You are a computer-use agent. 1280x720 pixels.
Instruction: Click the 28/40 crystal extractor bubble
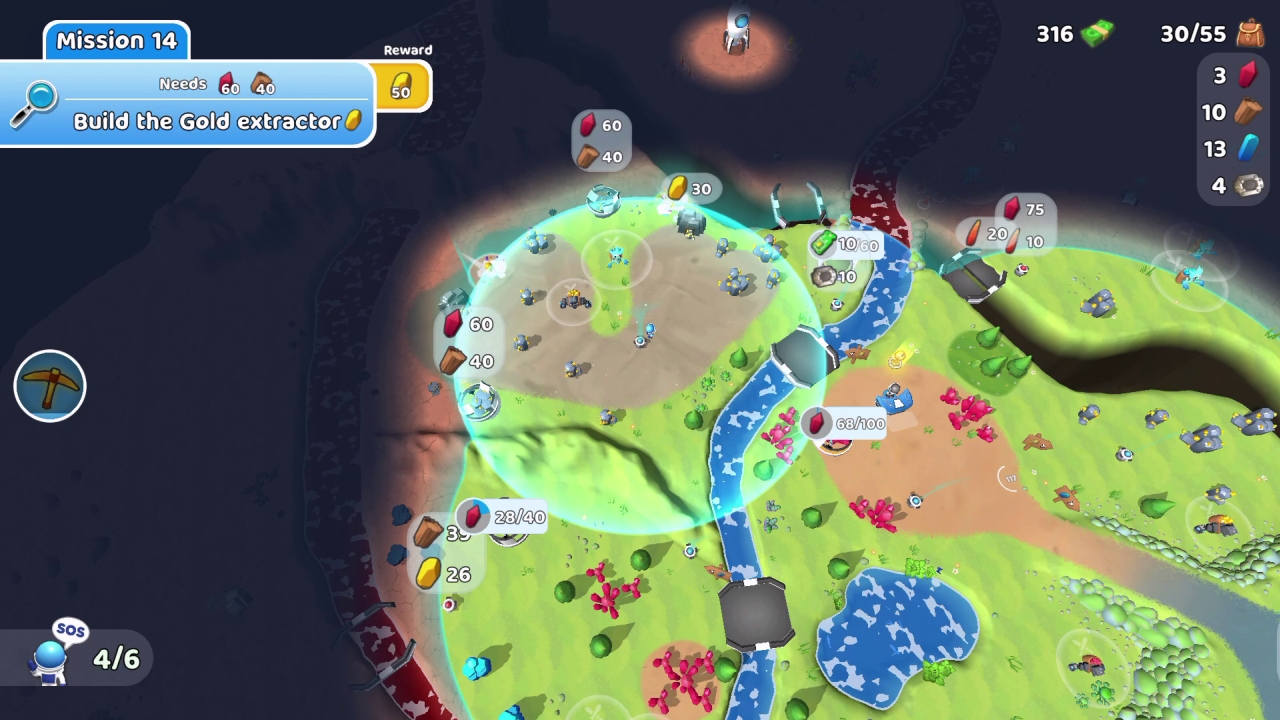507,517
